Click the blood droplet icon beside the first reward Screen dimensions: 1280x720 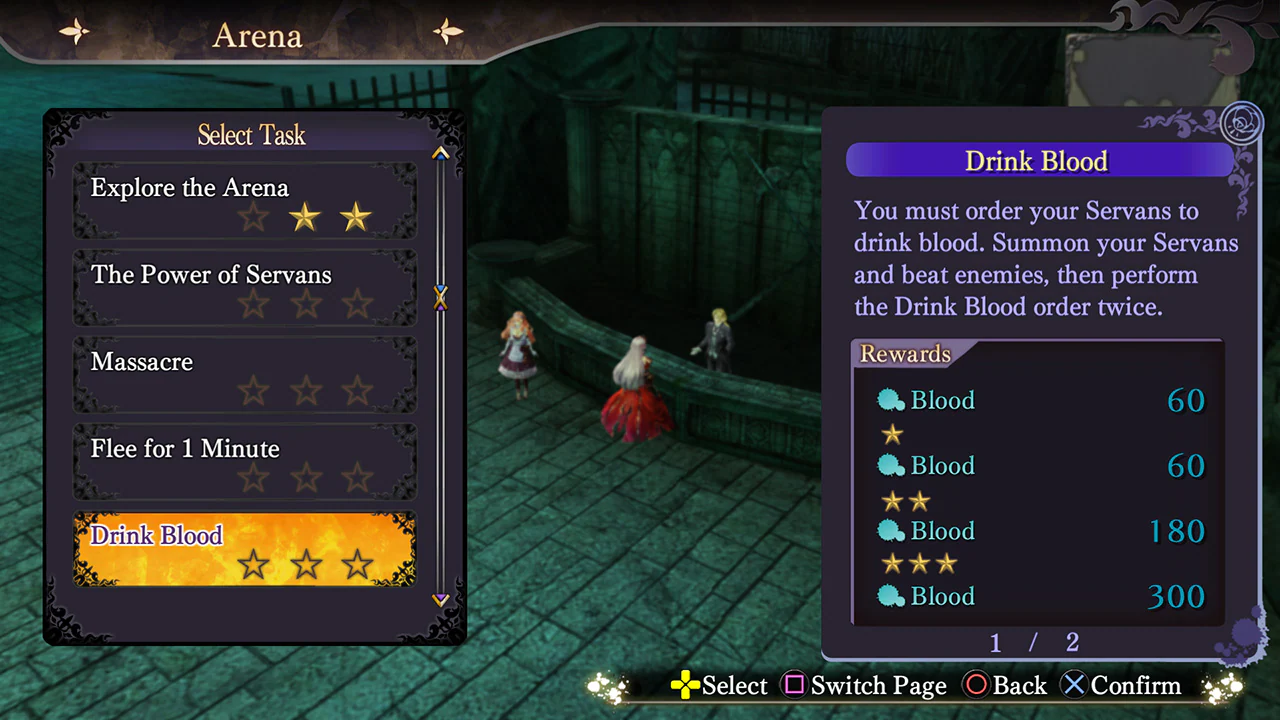(x=891, y=400)
